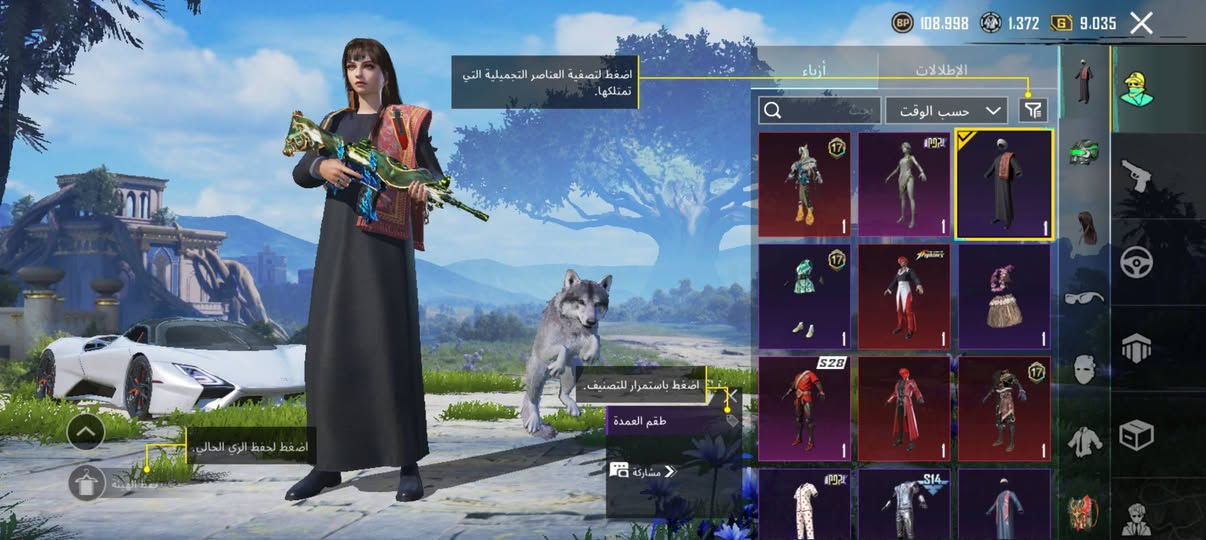Choose the green dress with white shoes

[804, 297]
